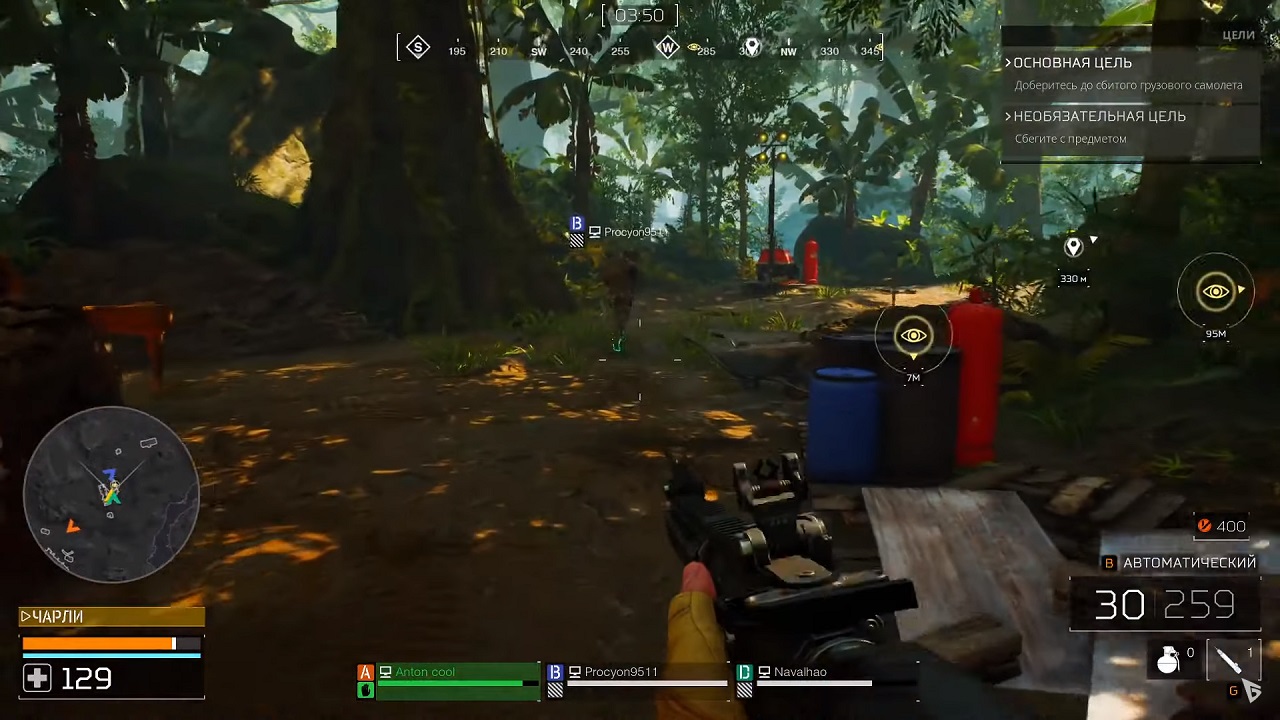Click the S diamond icon on compass

[x=418, y=47]
